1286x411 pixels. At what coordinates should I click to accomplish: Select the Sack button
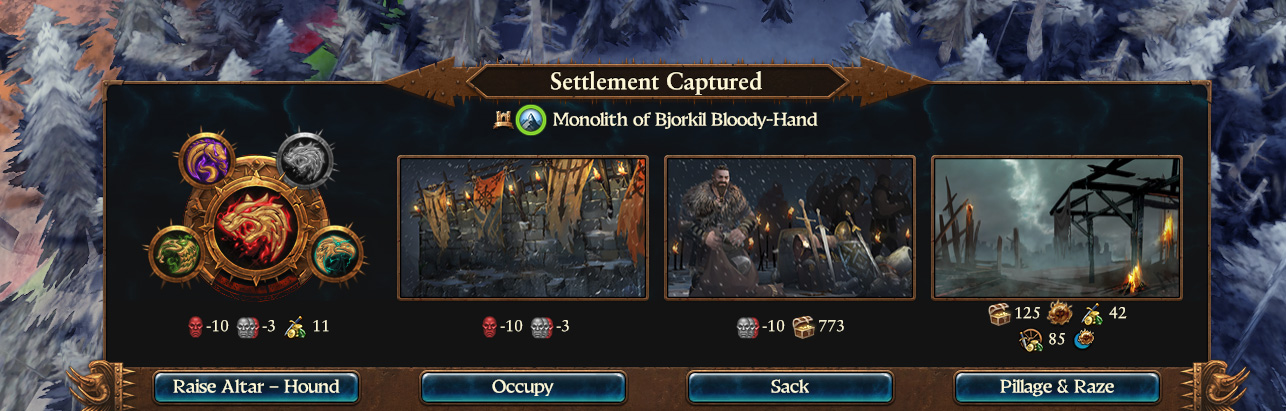tap(790, 387)
